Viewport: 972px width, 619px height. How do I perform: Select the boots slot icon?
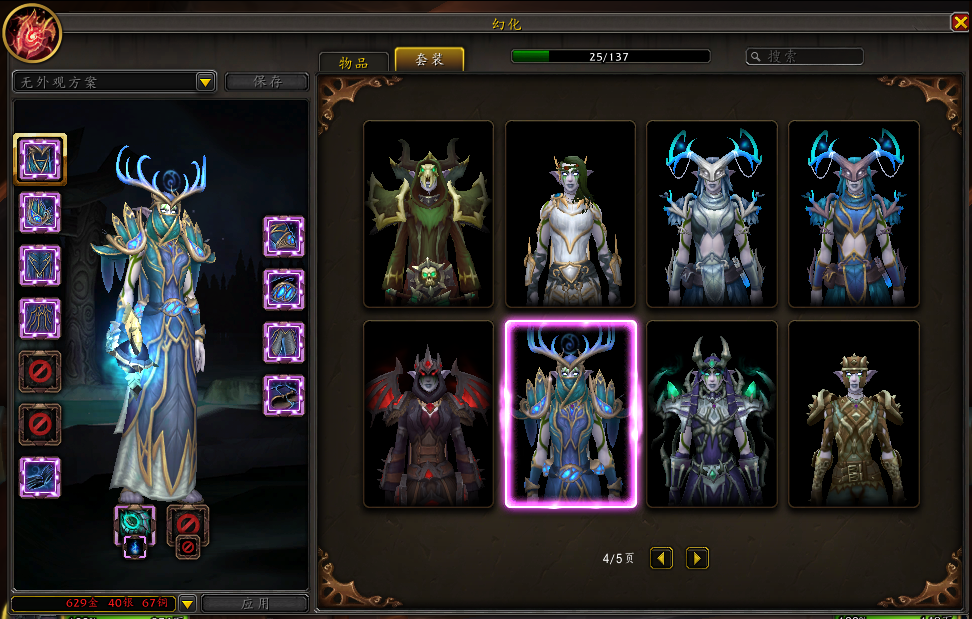(284, 395)
